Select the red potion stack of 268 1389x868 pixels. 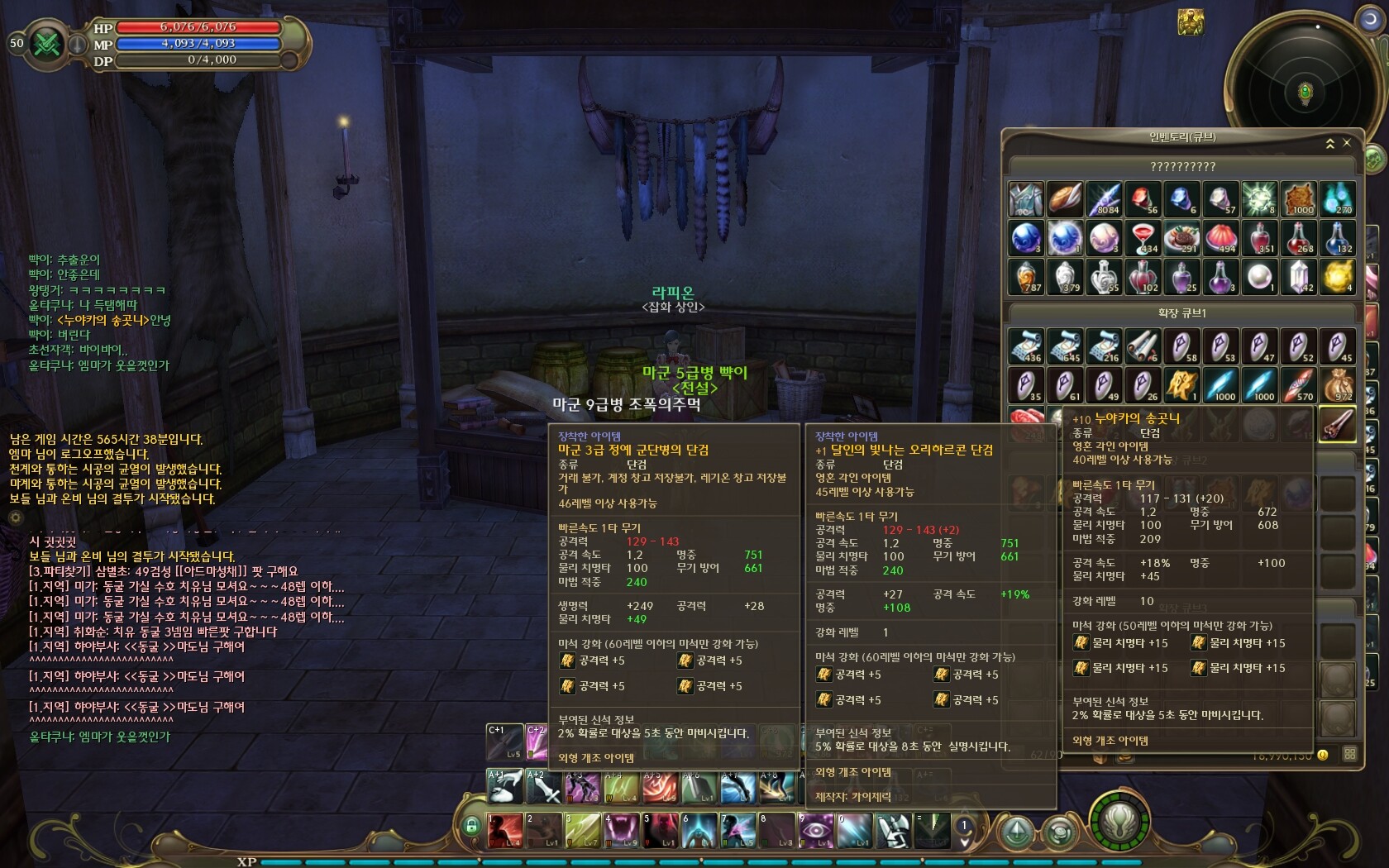1300,239
